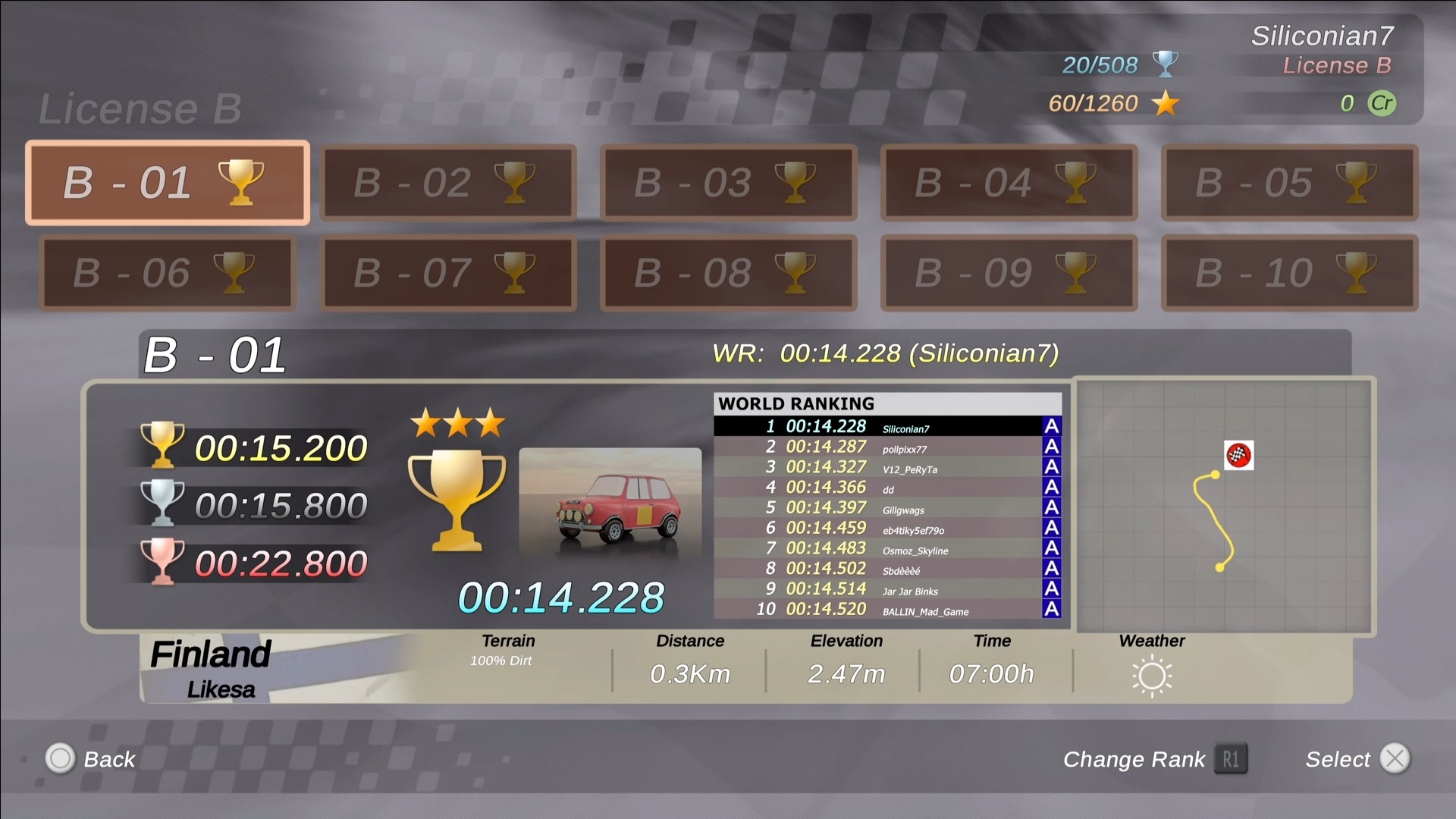Select pollpixx77's ranking row
Screen dimensions: 1456x819
pyautogui.click(x=887, y=447)
